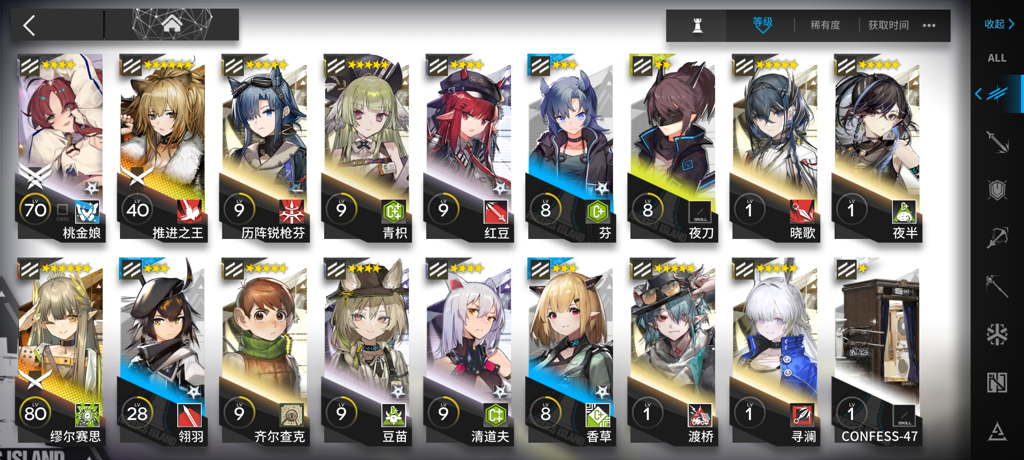Show ALL operator classes
Screen dimensions: 1024x460
(997, 58)
